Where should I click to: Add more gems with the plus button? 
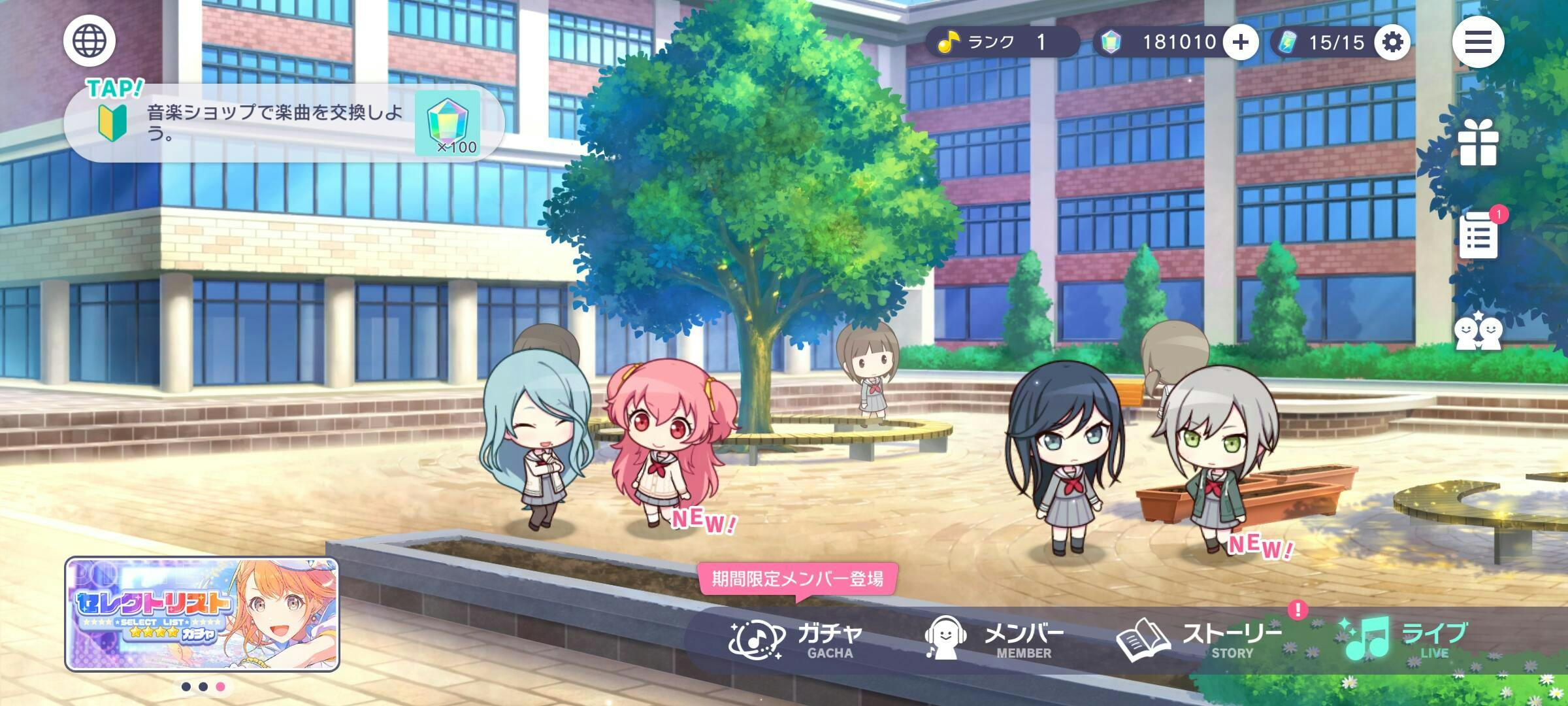1240,42
